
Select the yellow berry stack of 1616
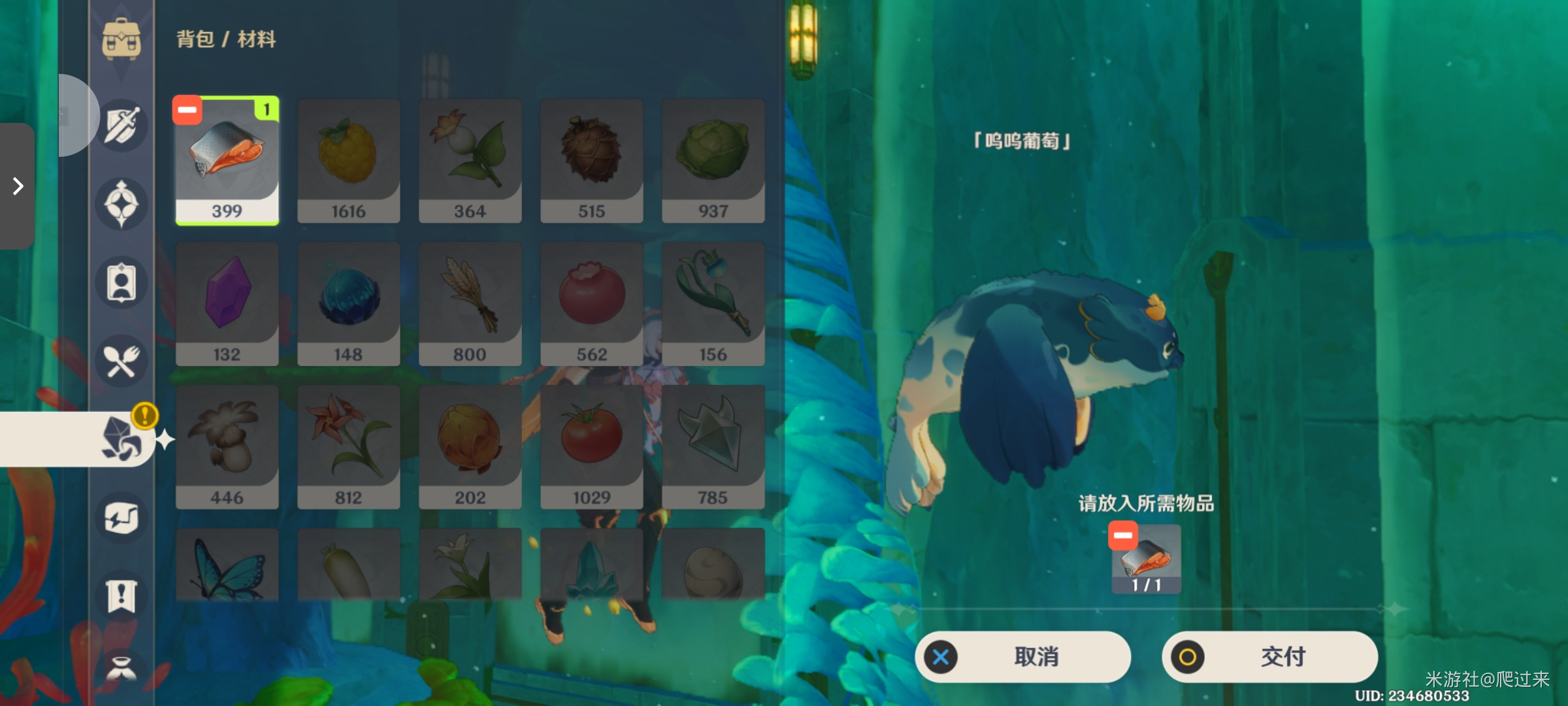click(348, 161)
